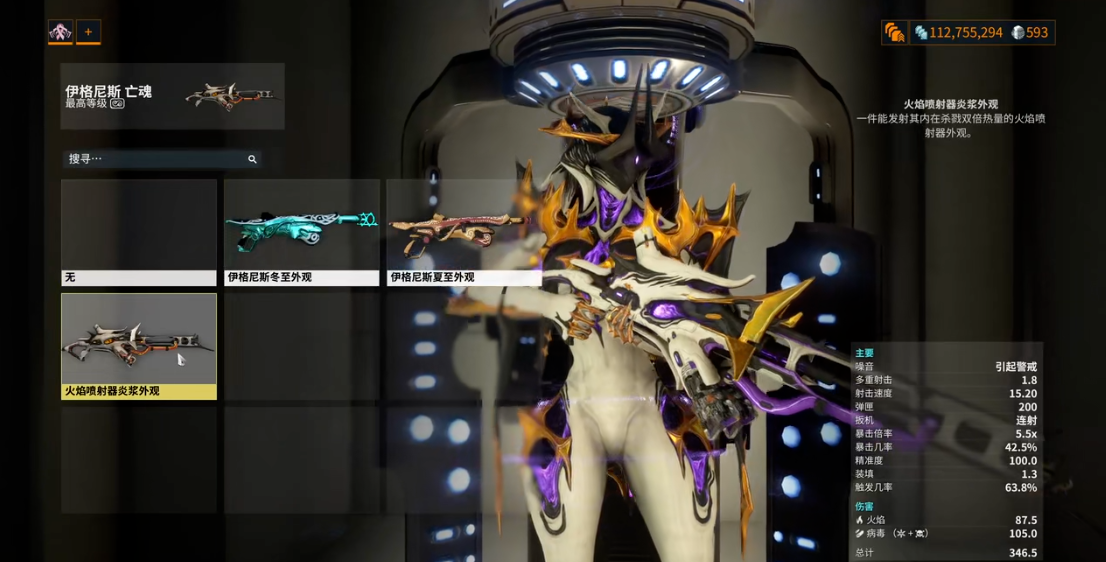
Task: Choose the 伊格尼斯冬至外观 teal skin
Action: click(301, 232)
